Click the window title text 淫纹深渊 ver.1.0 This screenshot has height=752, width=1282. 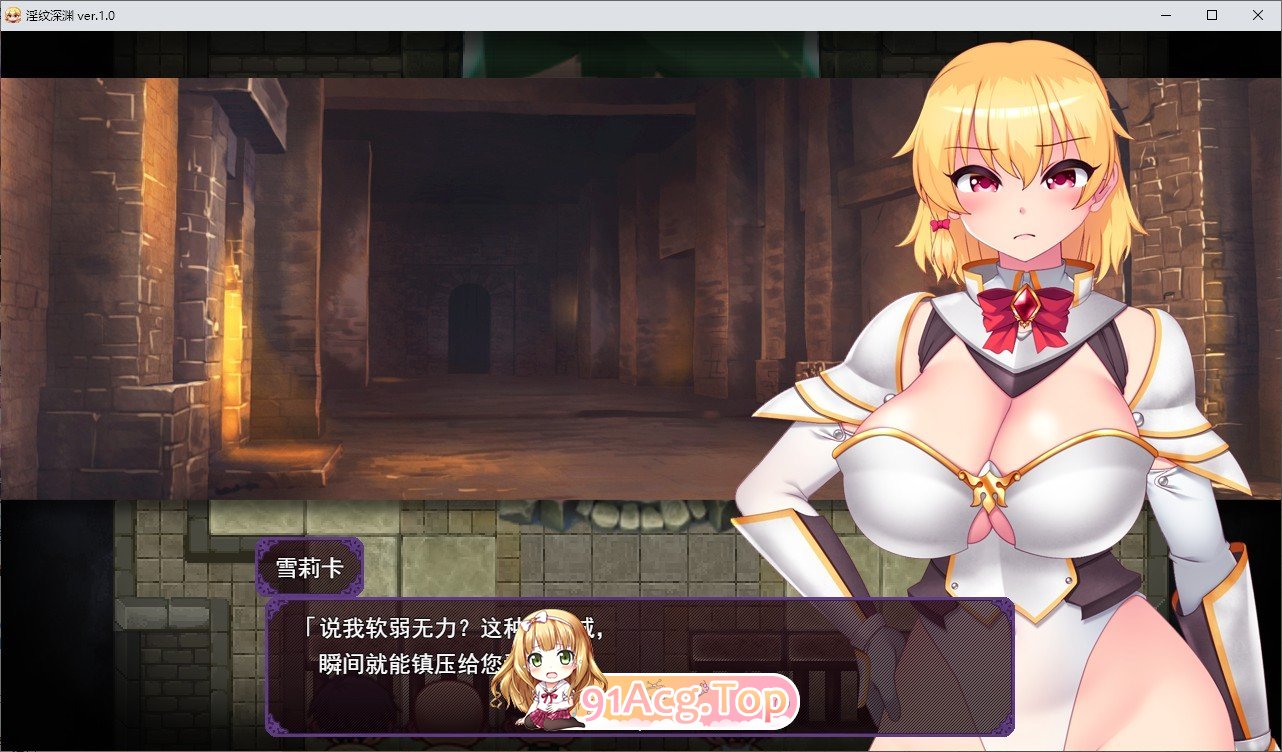72,15
